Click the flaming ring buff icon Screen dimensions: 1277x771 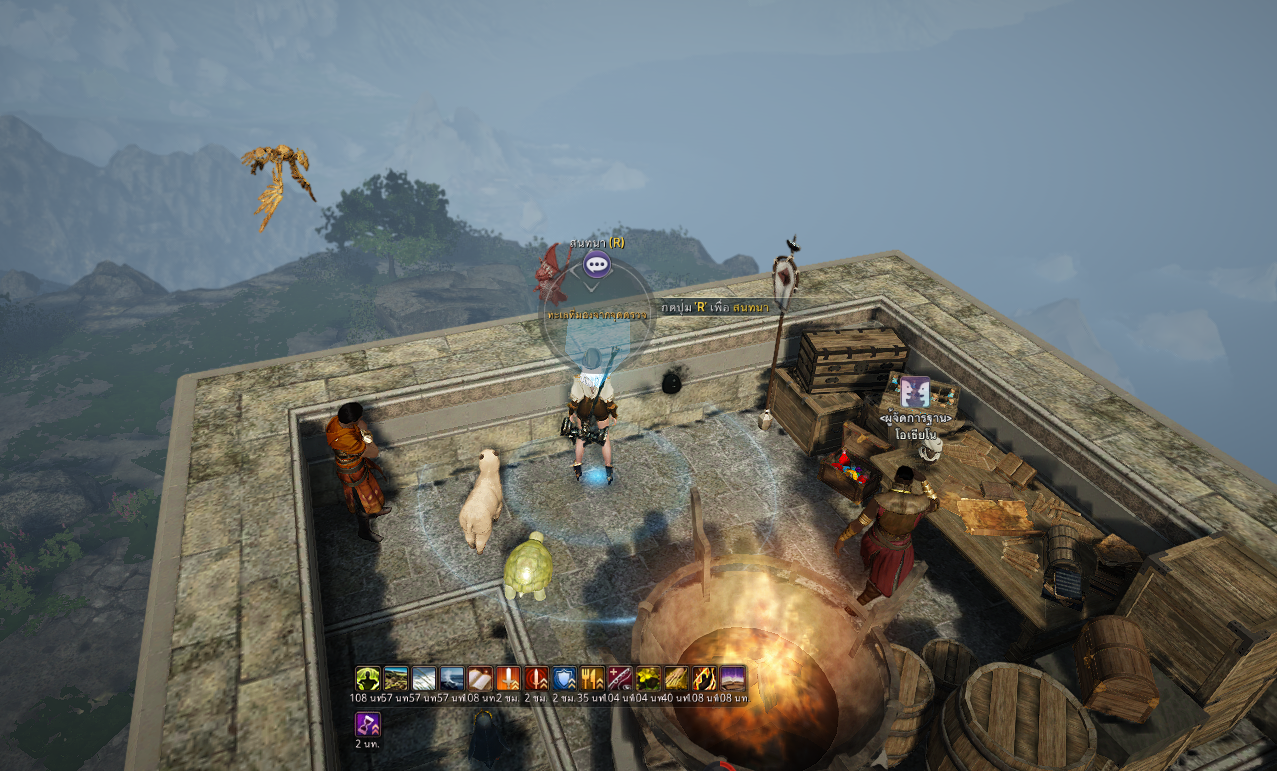point(704,679)
